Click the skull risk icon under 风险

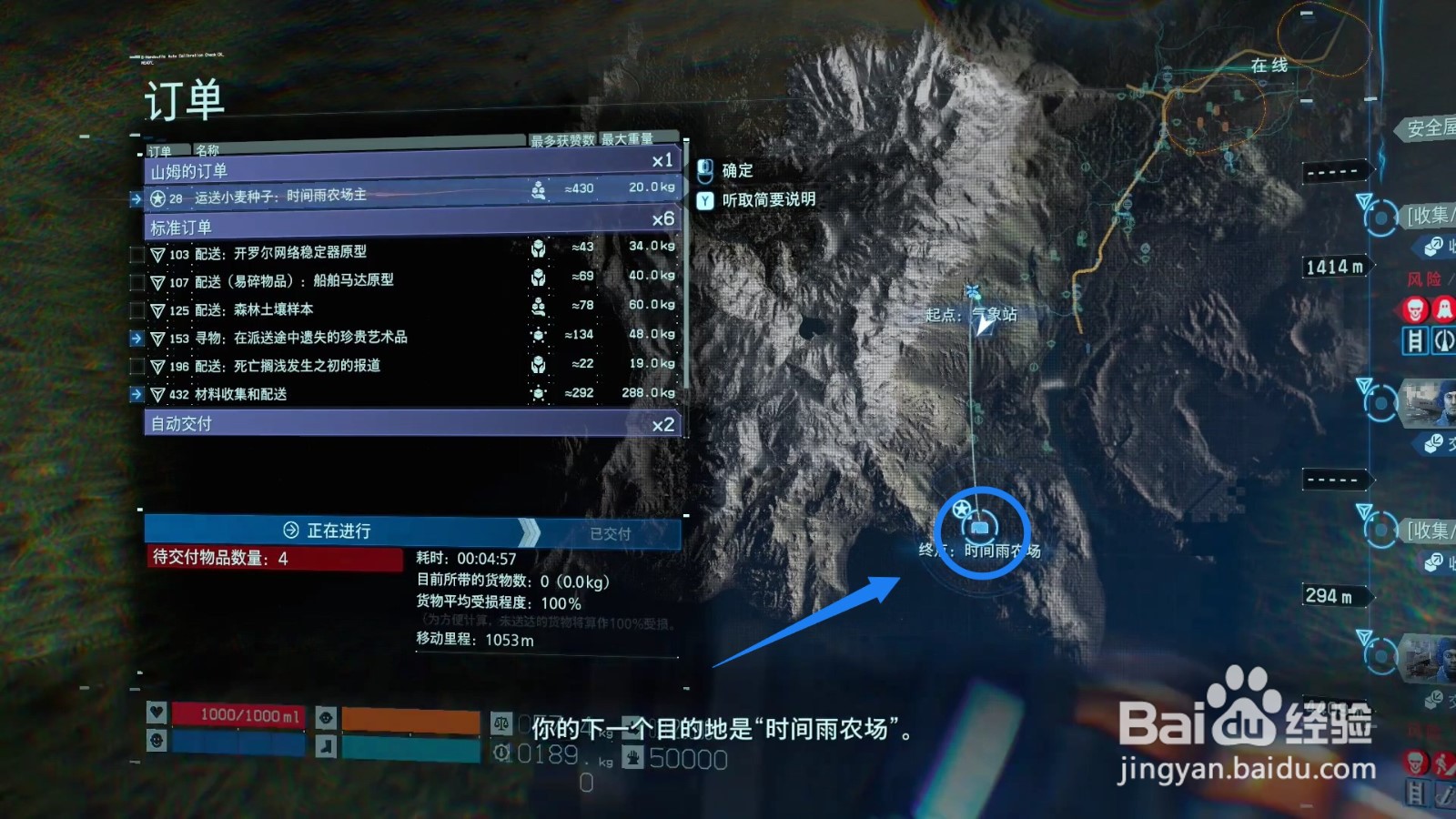[x=1416, y=309]
